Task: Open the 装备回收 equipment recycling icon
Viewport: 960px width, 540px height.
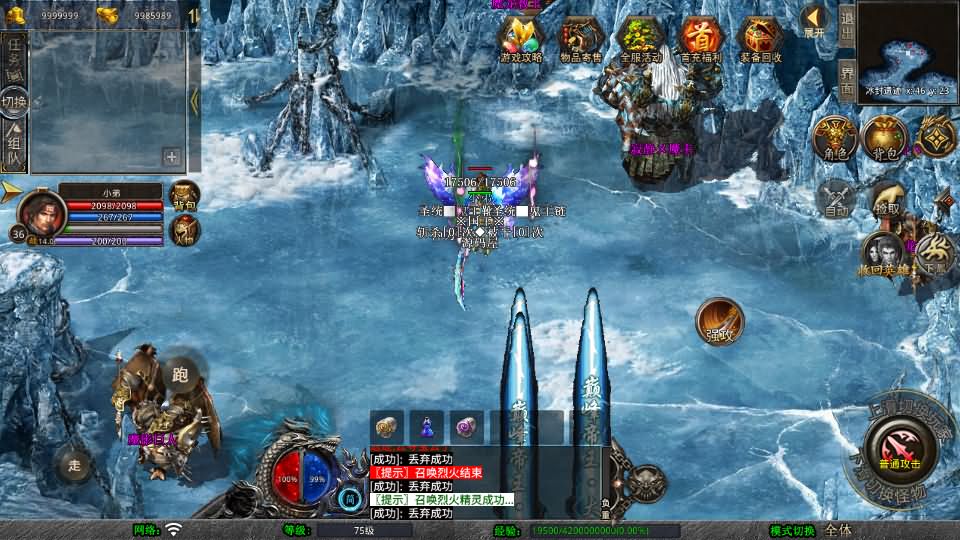Action: click(x=760, y=39)
